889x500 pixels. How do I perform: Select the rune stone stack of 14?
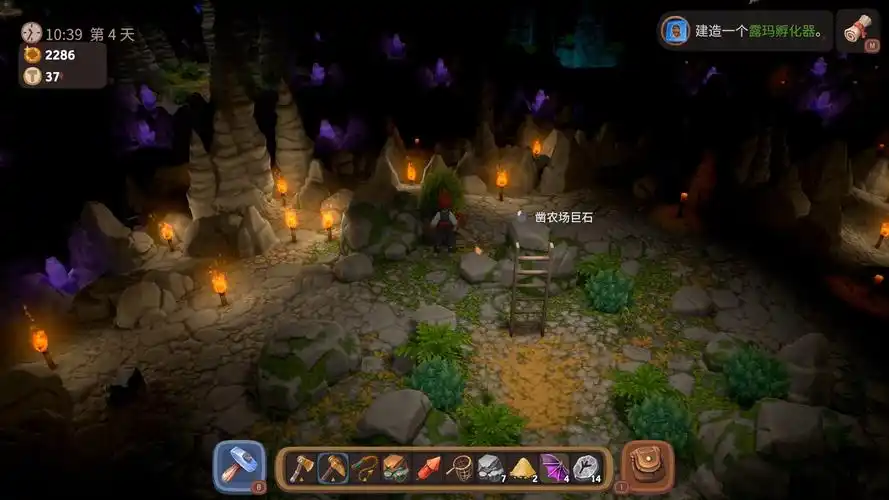585,468
